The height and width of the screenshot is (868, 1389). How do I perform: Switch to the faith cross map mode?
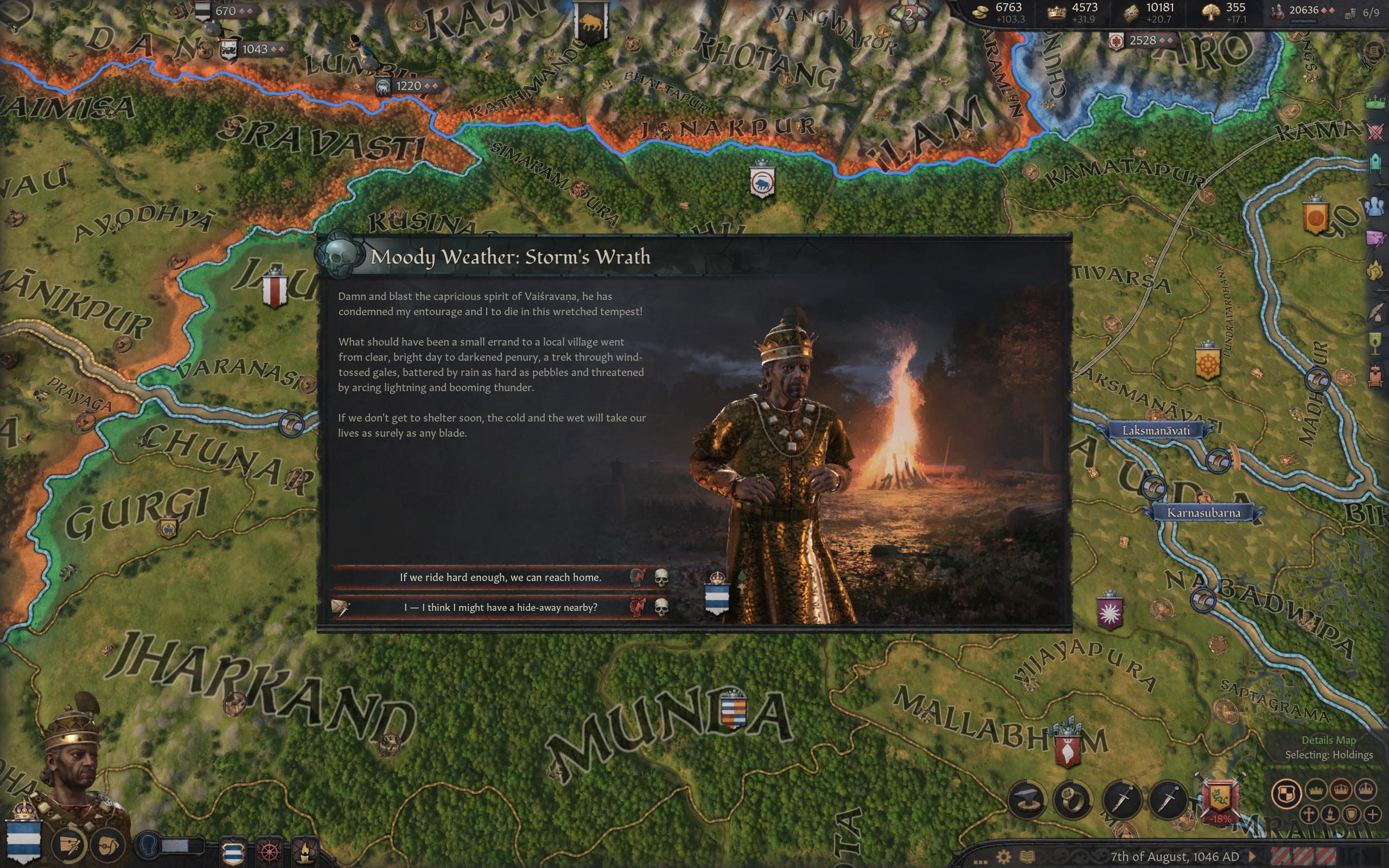point(1309,814)
